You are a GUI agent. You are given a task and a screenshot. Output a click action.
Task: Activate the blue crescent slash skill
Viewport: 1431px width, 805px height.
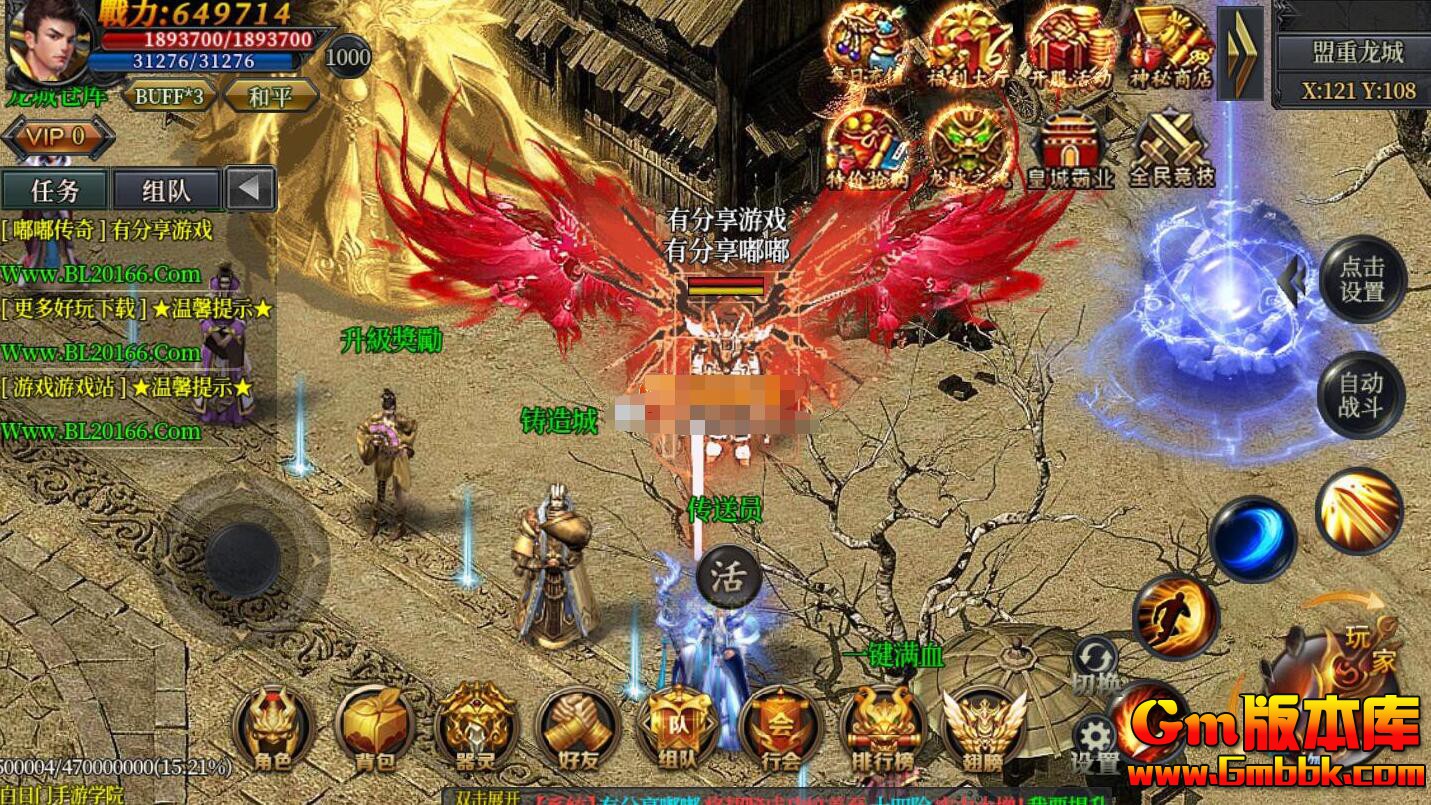click(1252, 539)
